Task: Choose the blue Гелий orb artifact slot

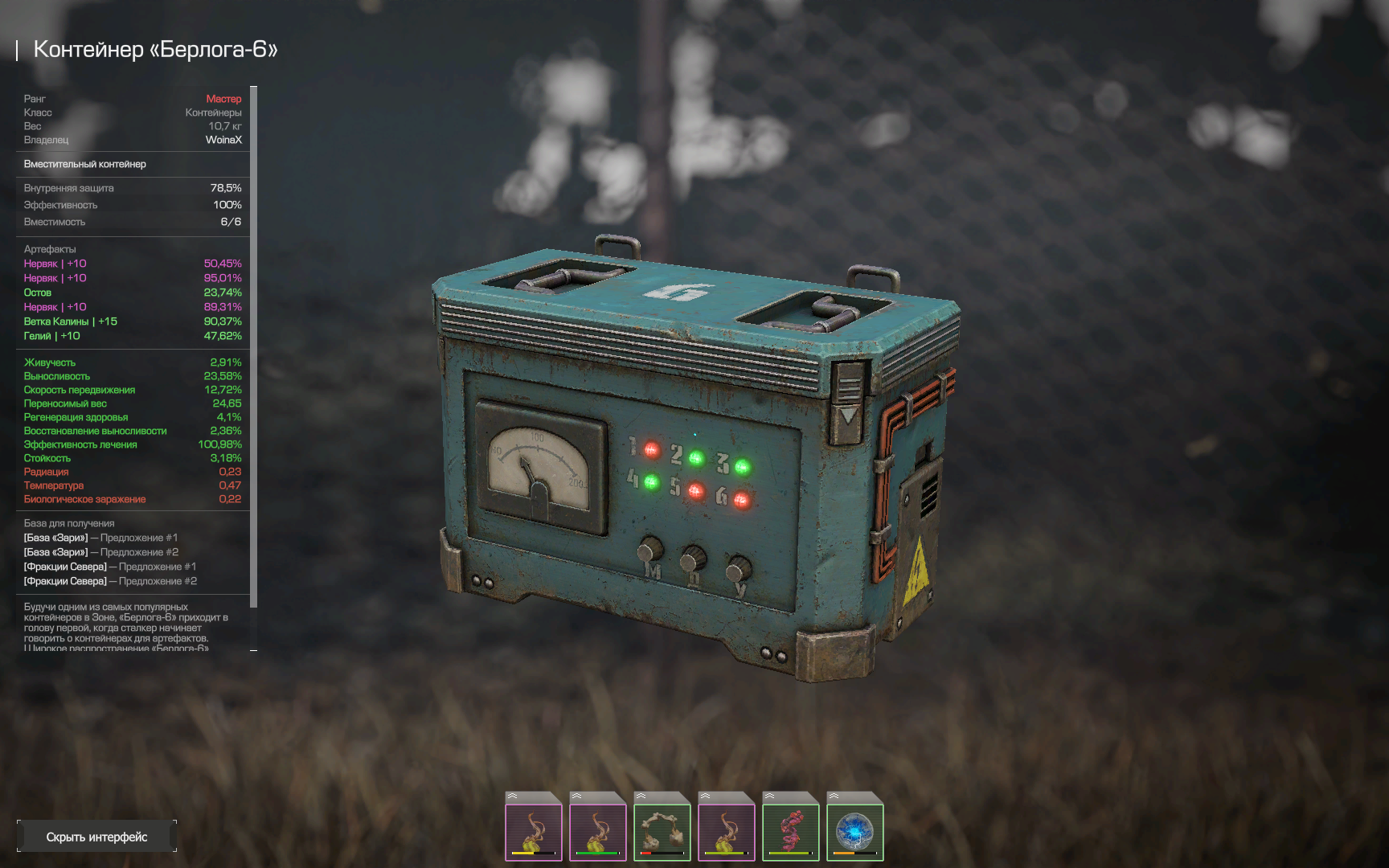Action: pyautogui.click(x=854, y=827)
